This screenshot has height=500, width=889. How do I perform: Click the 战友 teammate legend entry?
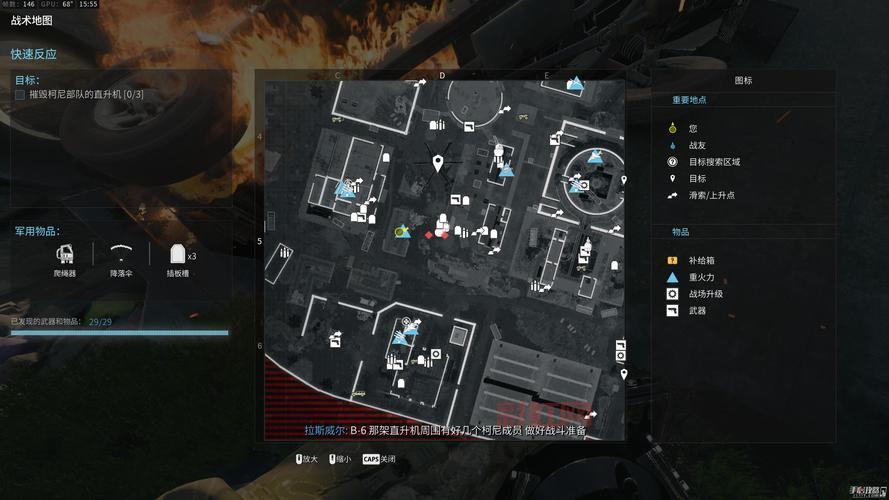click(673, 145)
